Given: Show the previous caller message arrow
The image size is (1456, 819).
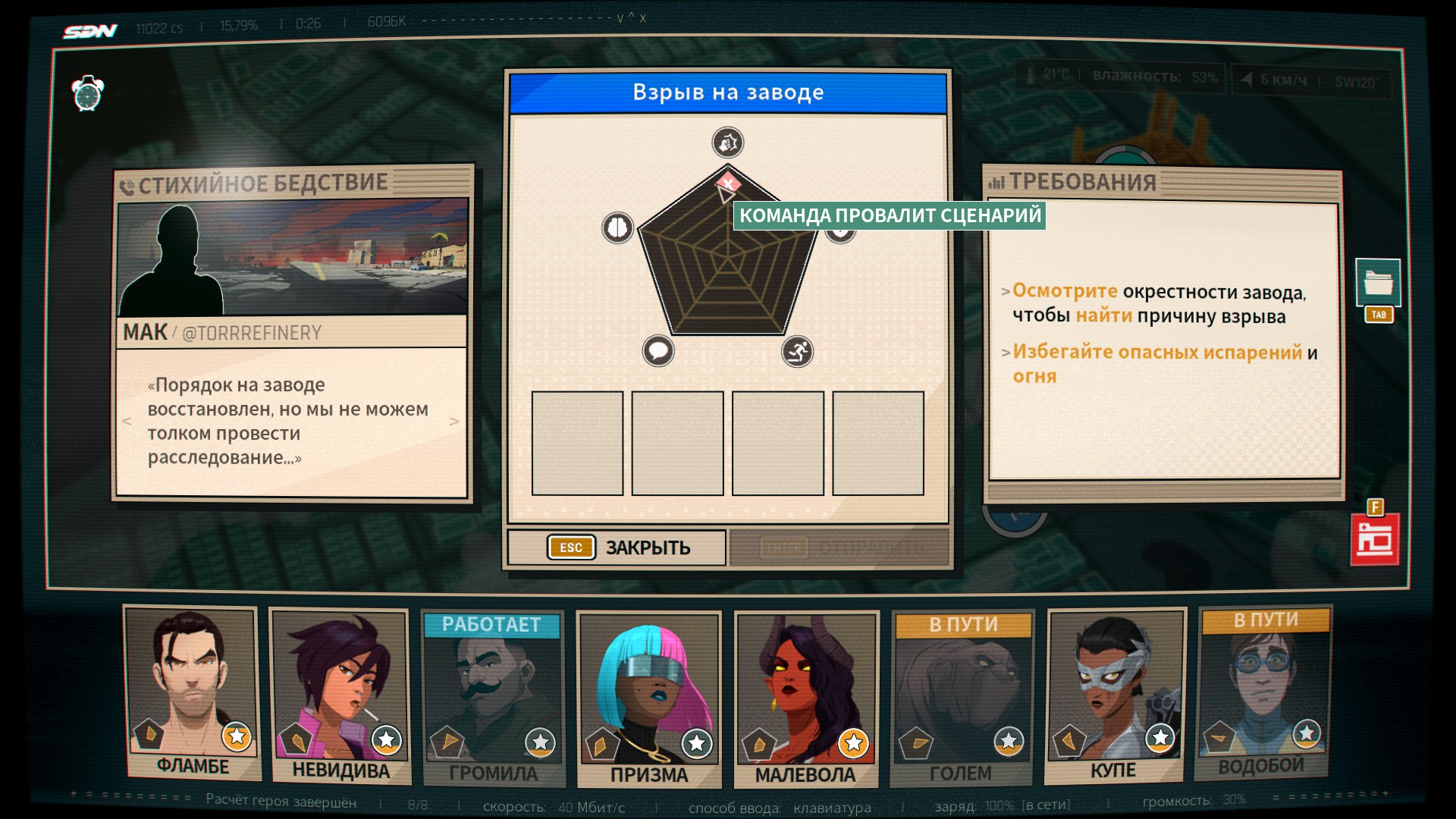Looking at the screenshot, I should point(127,422).
